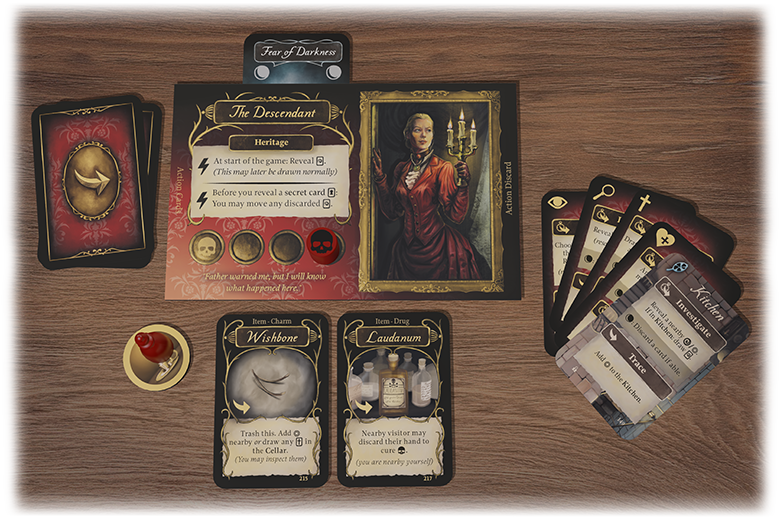
Task: Inspect the Fear of Darkness card
Action: coord(297,57)
